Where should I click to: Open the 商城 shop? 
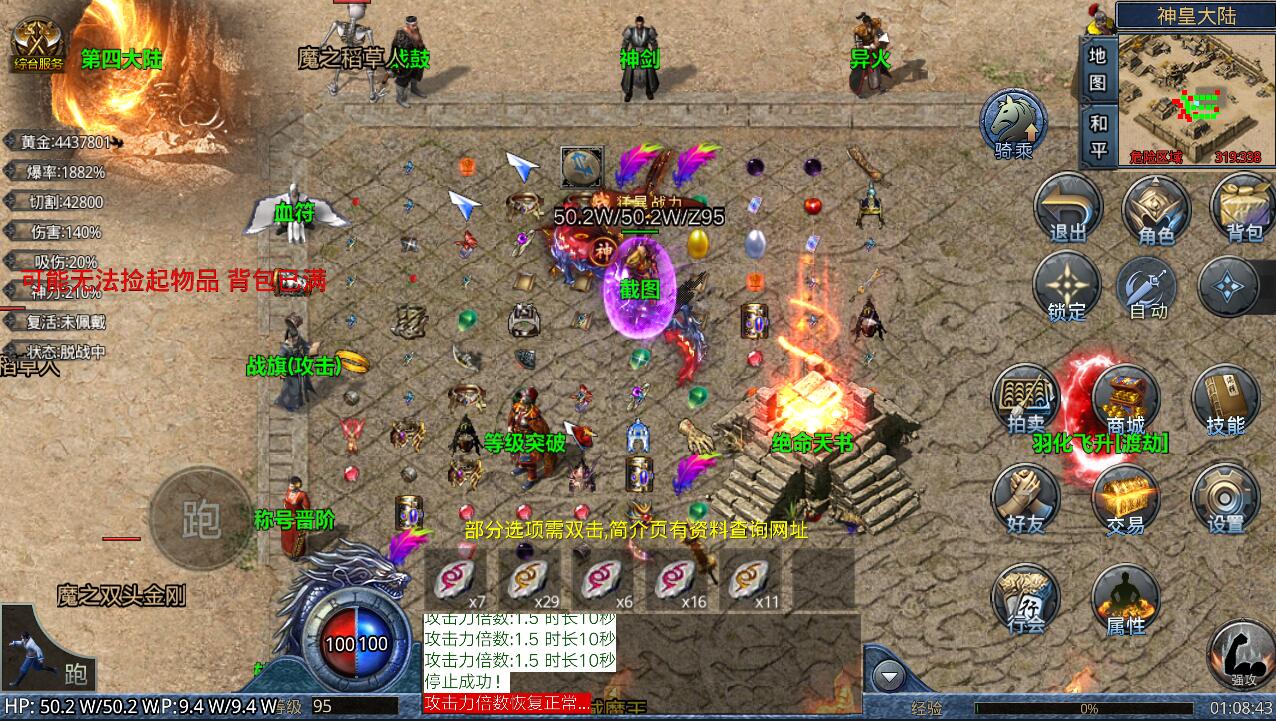click(x=1124, y=400)
